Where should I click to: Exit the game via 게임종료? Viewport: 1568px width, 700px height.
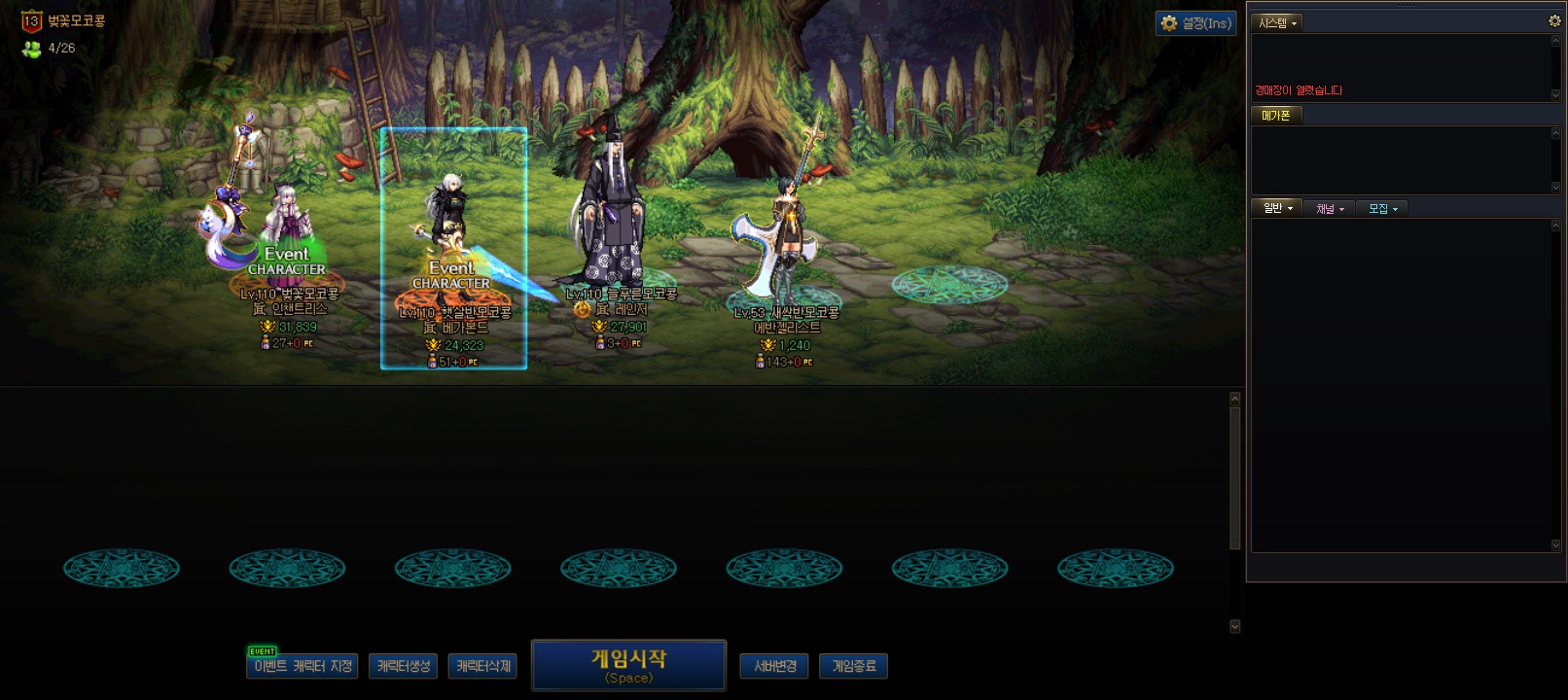pyautogui.click(x=854, y=666)
